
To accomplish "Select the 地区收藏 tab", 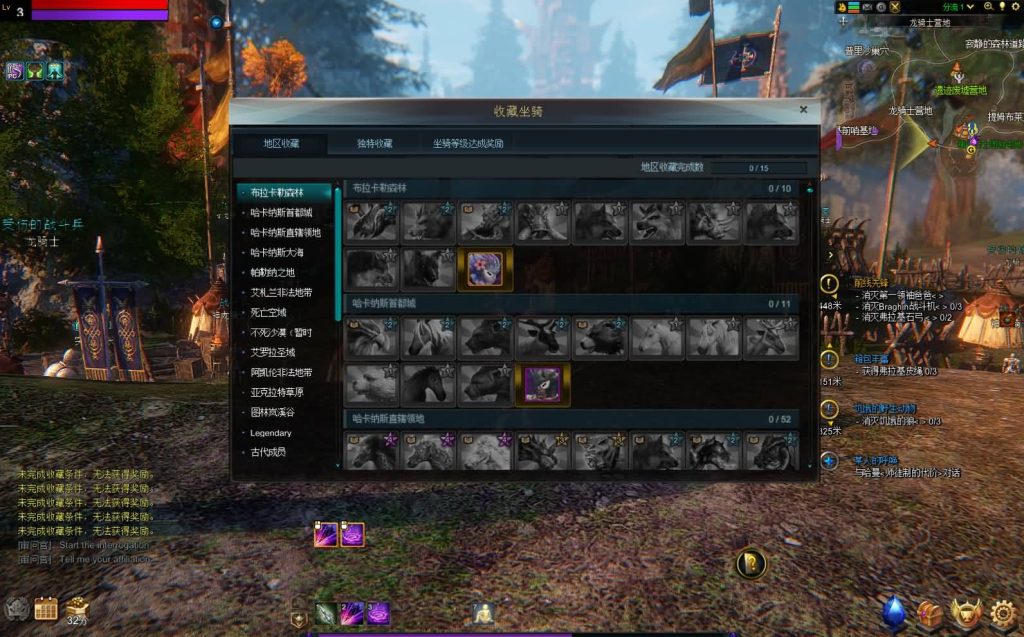I will click(x=281, y=143).
